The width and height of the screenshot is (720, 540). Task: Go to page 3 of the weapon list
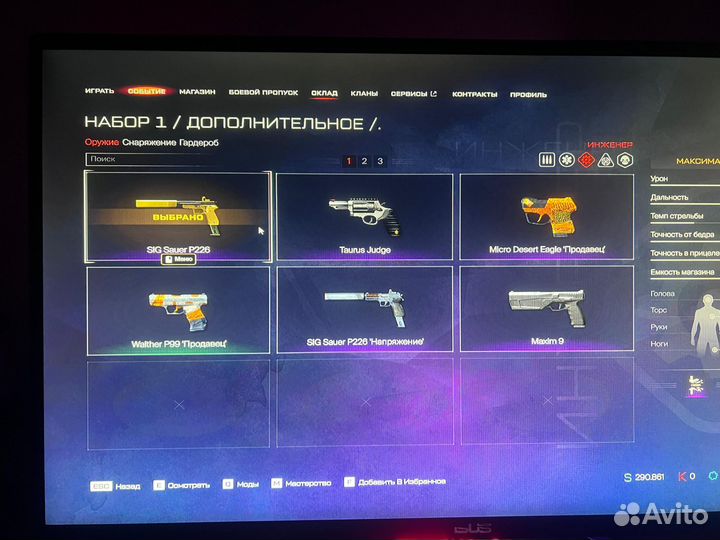click(x=380, y=161)
